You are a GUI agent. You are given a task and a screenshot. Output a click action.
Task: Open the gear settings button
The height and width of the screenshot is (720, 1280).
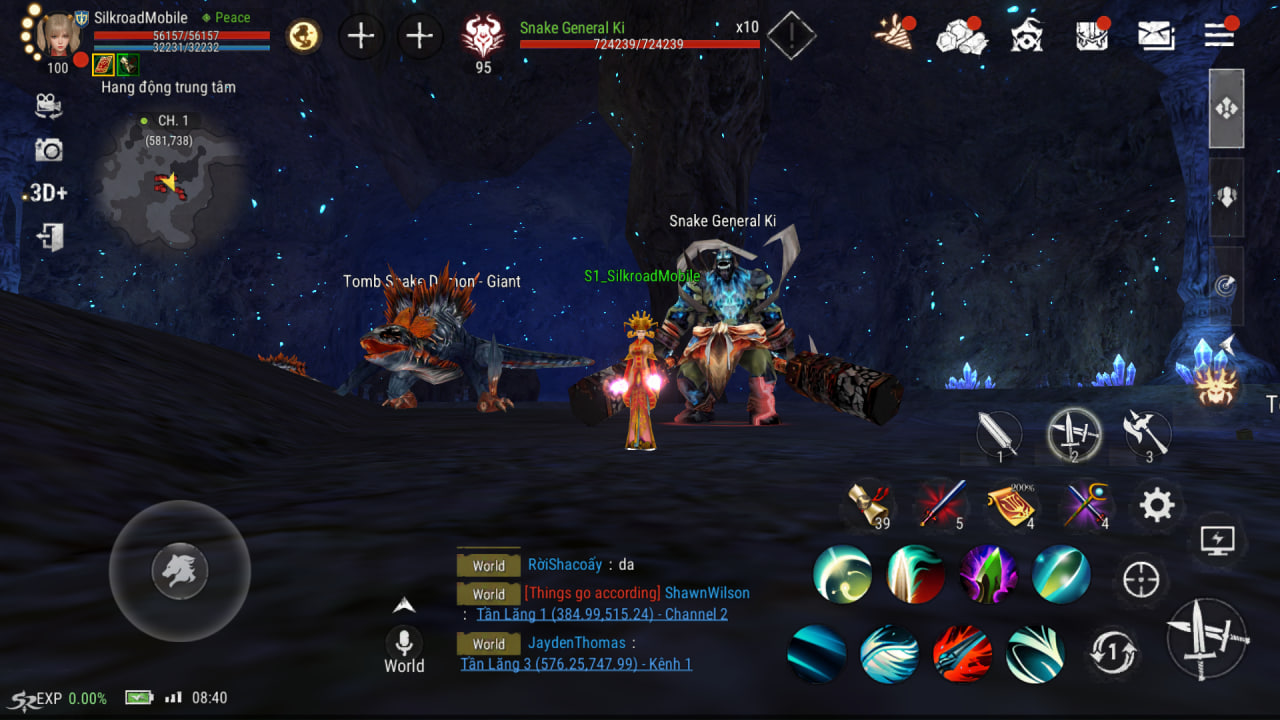point(1156,505)
